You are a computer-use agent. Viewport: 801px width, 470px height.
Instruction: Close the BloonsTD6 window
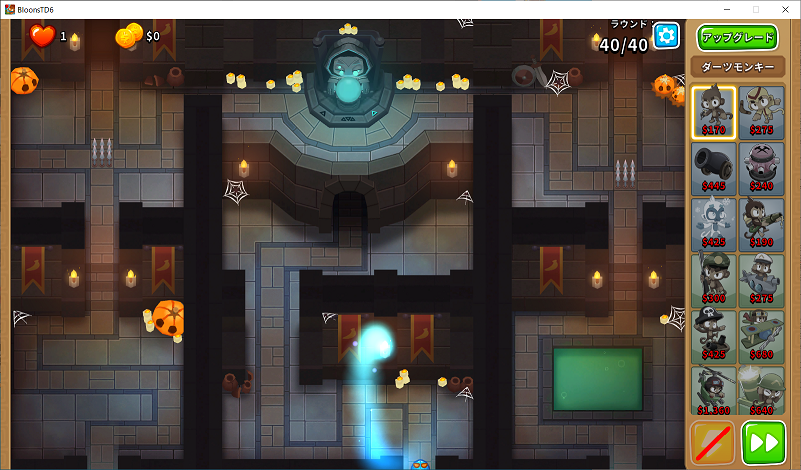(783, 9)
